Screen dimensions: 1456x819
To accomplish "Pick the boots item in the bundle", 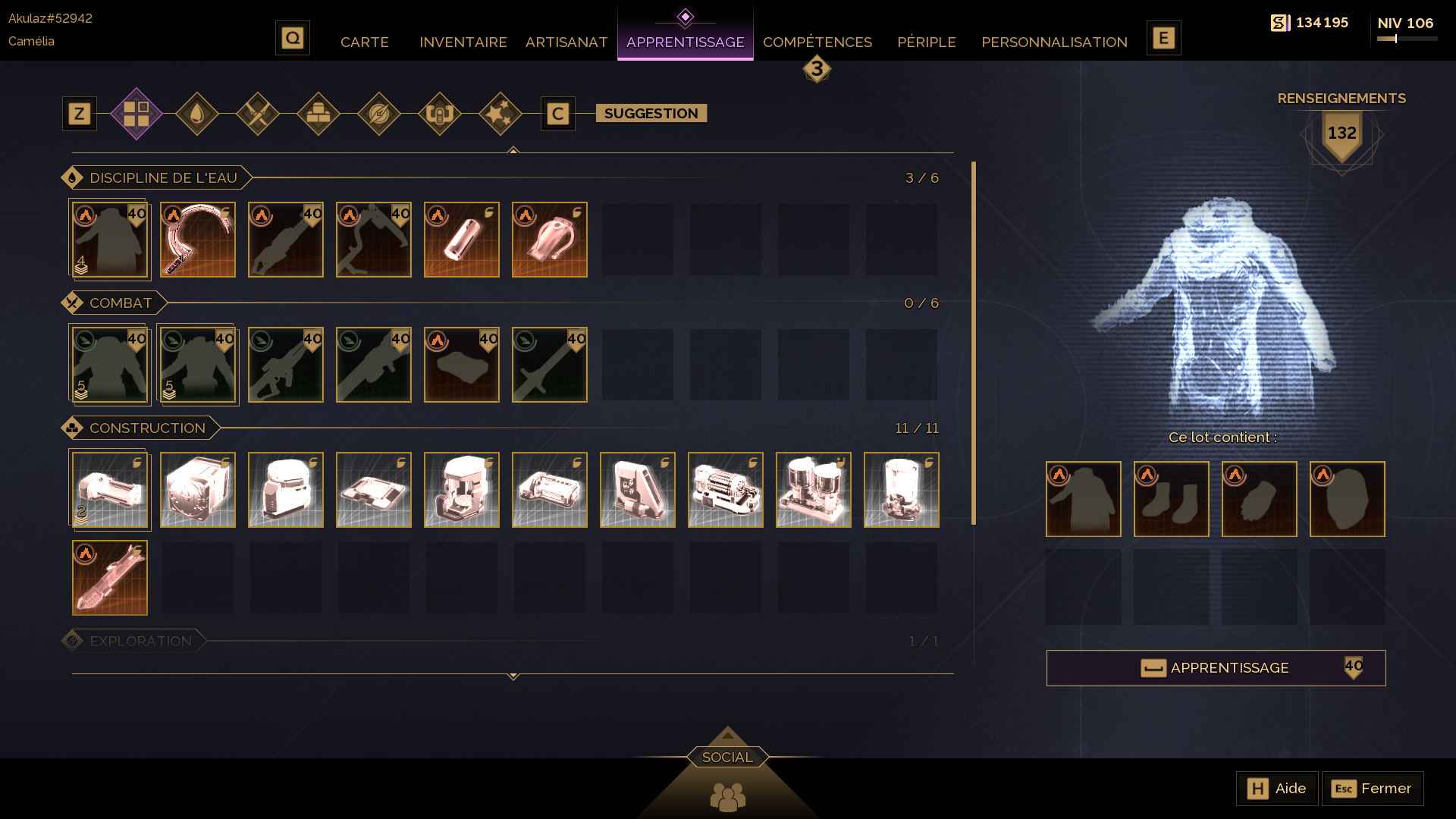I will [x=1171, y=499].
